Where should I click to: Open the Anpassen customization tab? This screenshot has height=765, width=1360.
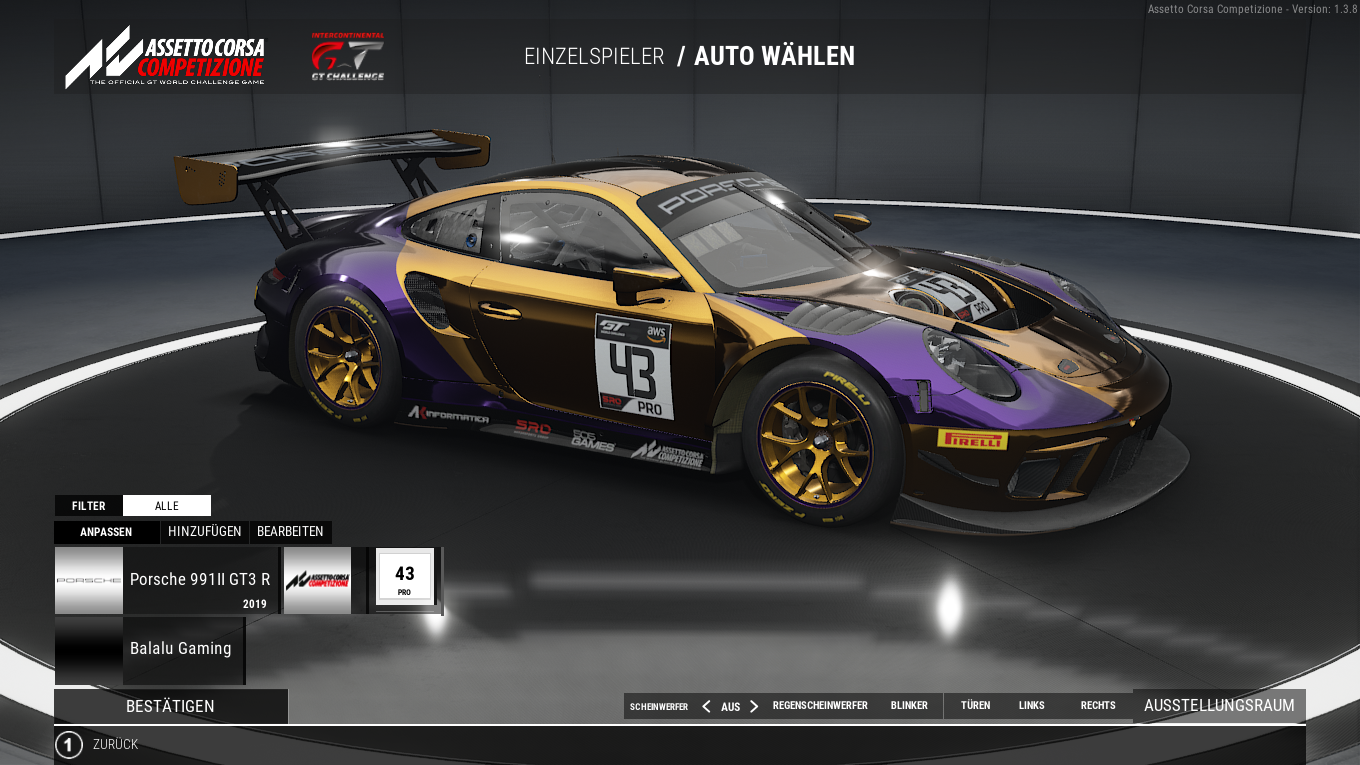click(106, 532)
